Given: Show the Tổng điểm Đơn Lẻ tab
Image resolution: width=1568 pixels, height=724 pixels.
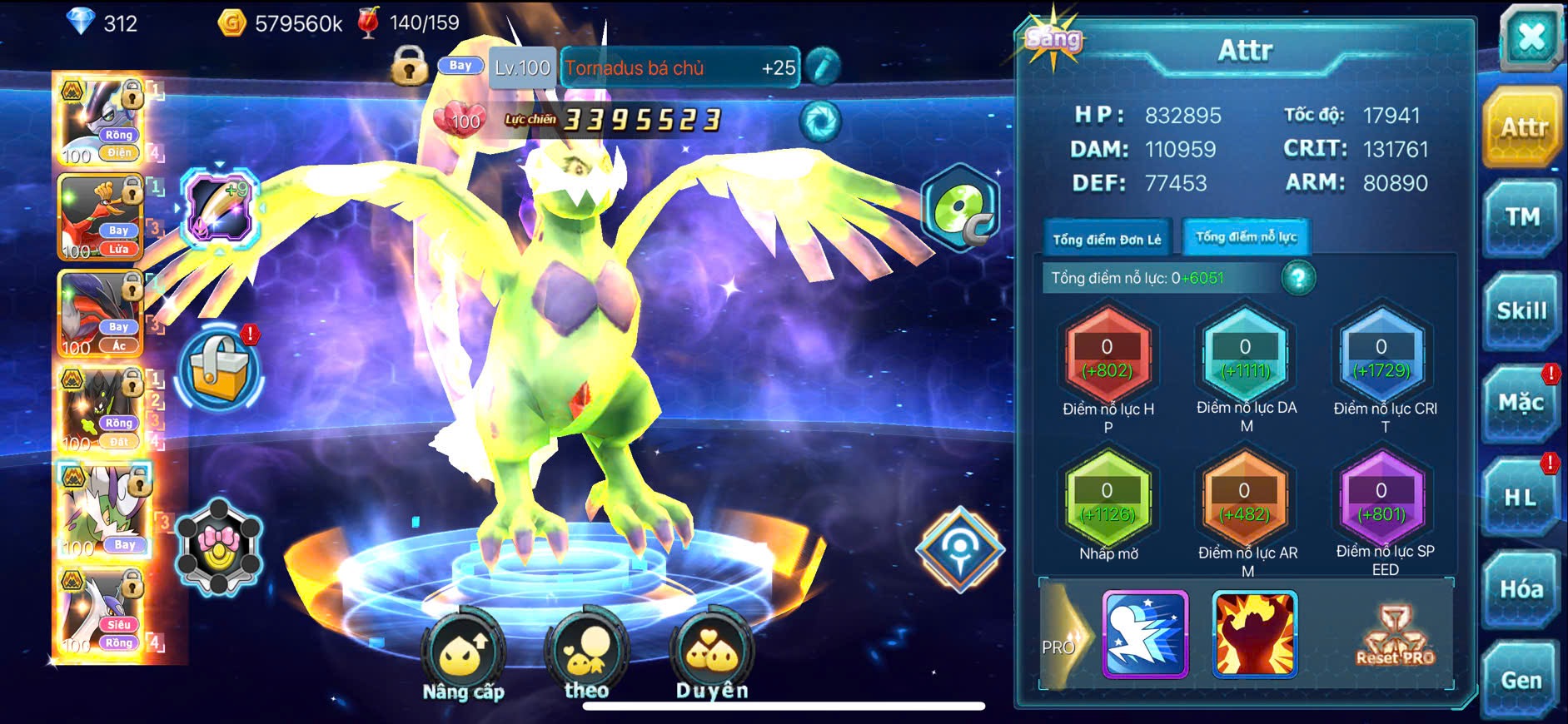Looking at the screenshot, I should coord(1107,240).
